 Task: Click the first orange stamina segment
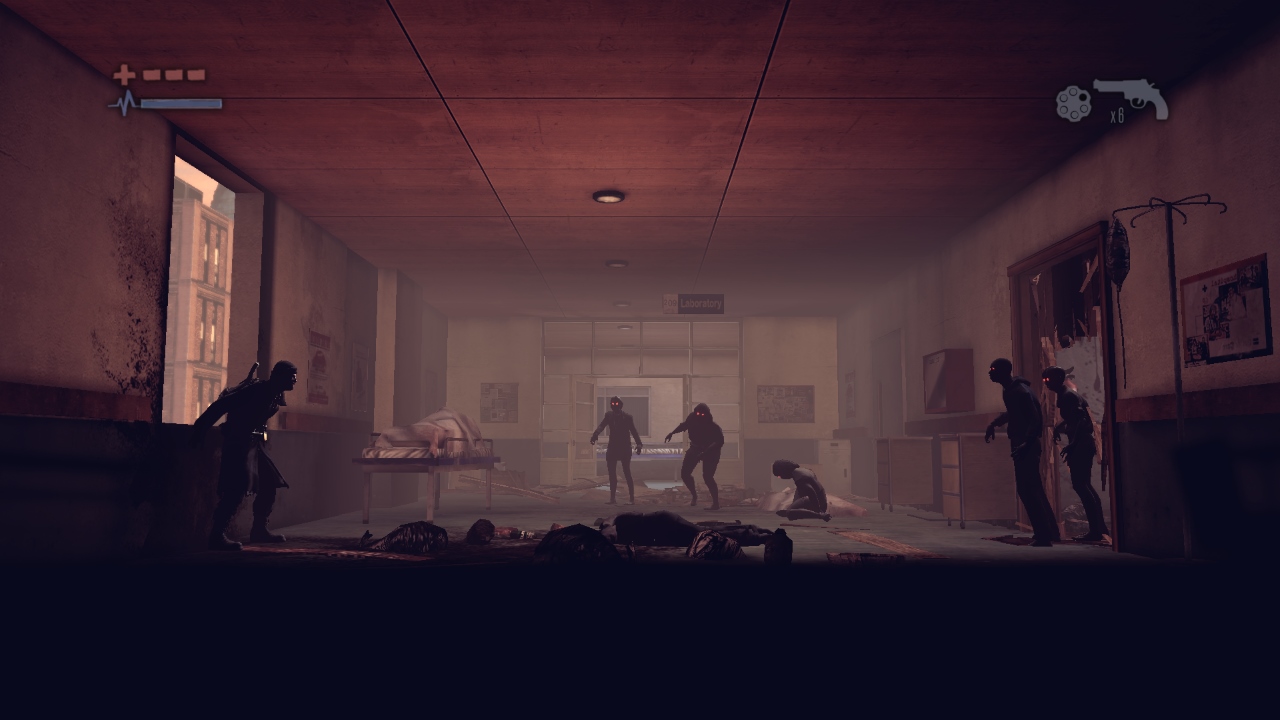point(151,74)
